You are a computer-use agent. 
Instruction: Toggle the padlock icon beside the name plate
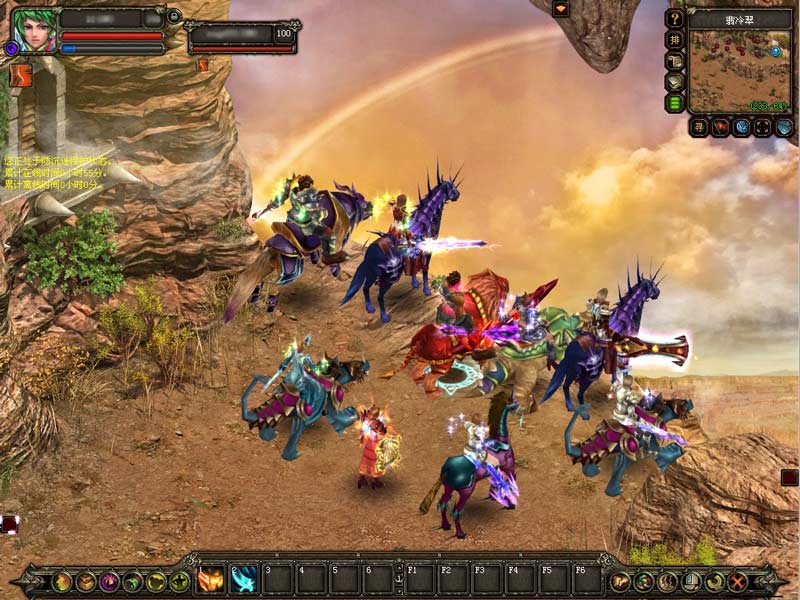174,16
